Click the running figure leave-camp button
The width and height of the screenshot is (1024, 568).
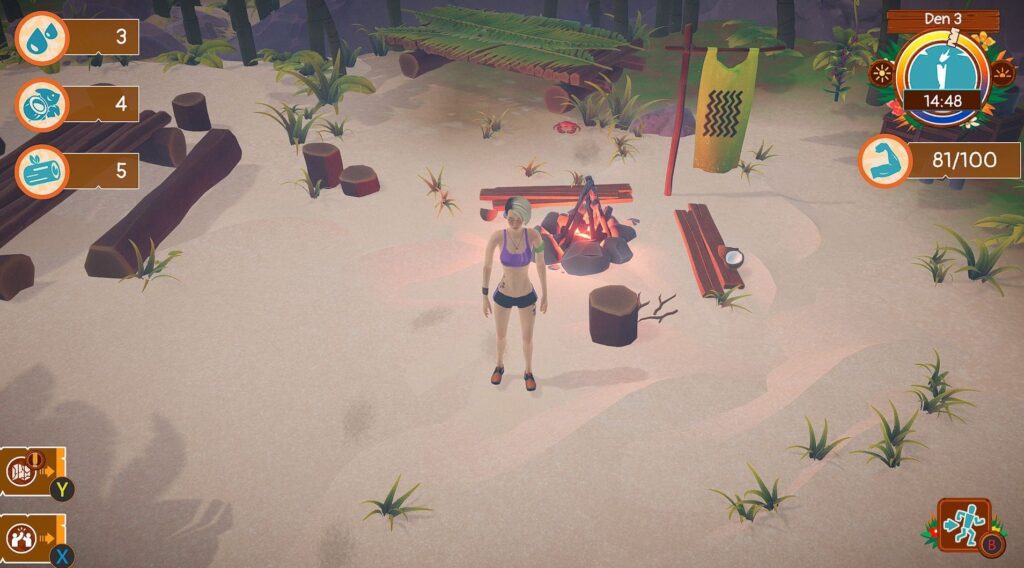pos(965,524)
